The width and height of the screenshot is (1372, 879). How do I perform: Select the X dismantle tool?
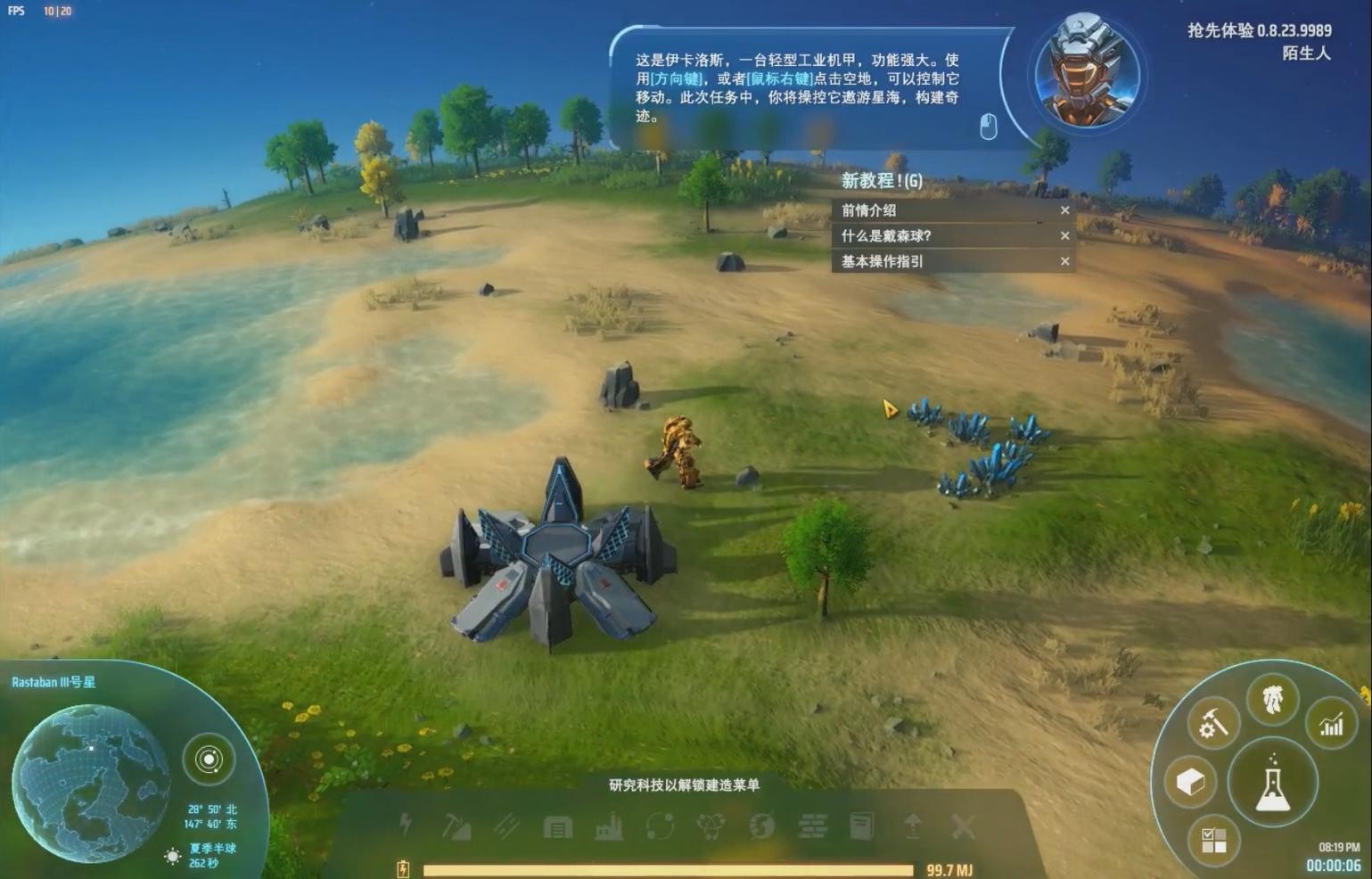963,826
